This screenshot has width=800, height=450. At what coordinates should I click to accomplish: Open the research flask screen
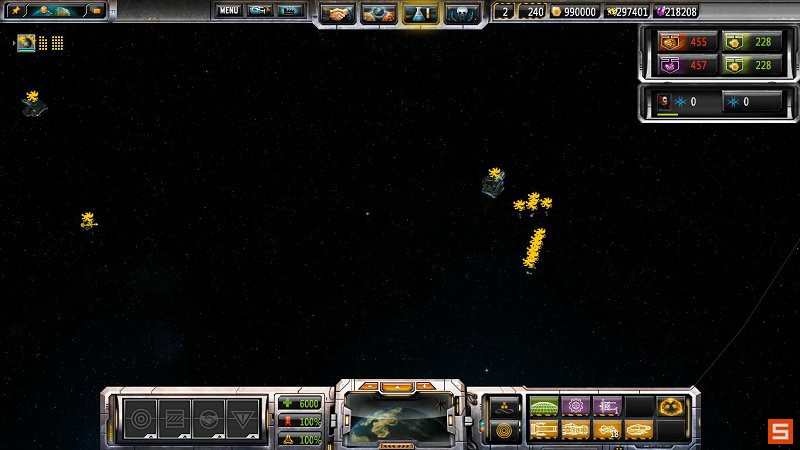421,13
